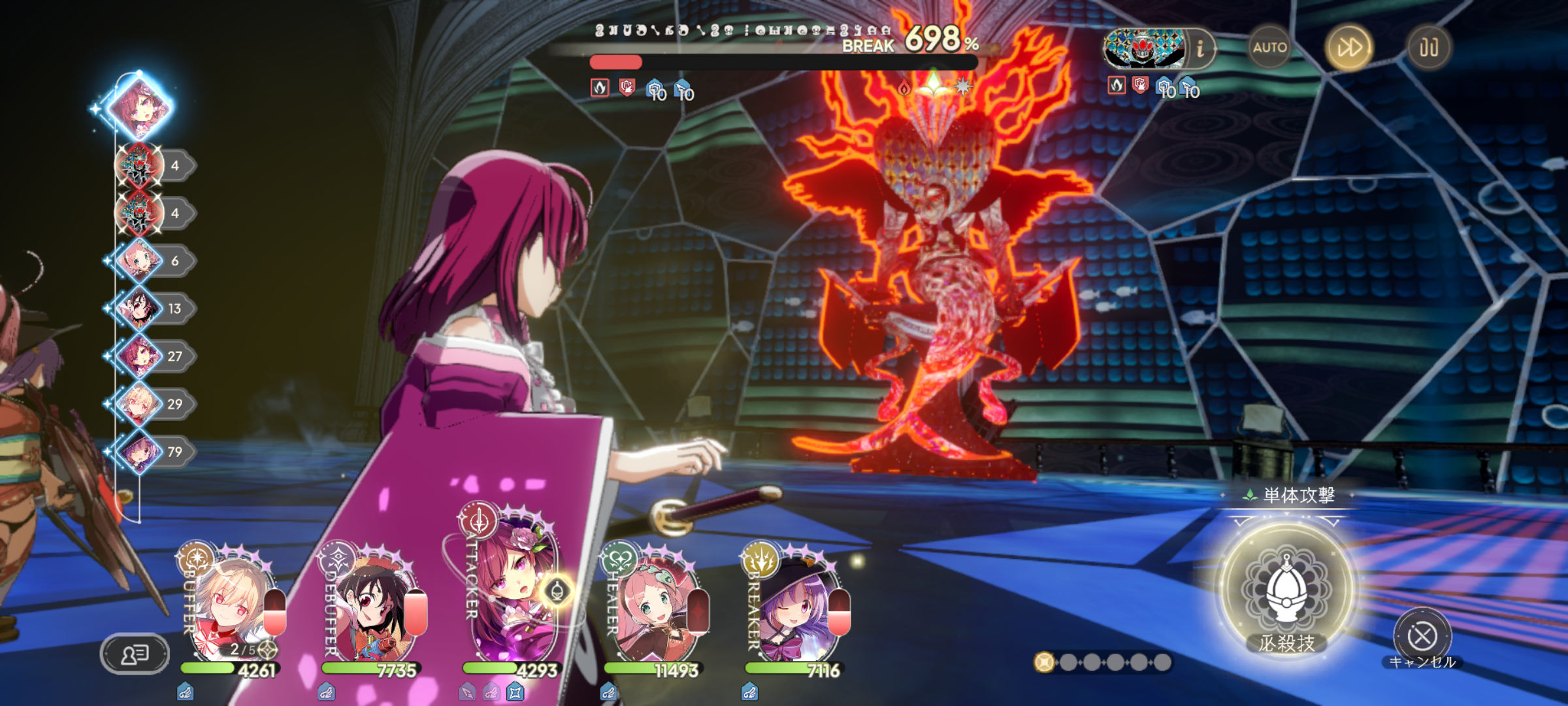Toggle the fast-forward speed button
Screen dimensions: 1568x706
pos(1349,47)
